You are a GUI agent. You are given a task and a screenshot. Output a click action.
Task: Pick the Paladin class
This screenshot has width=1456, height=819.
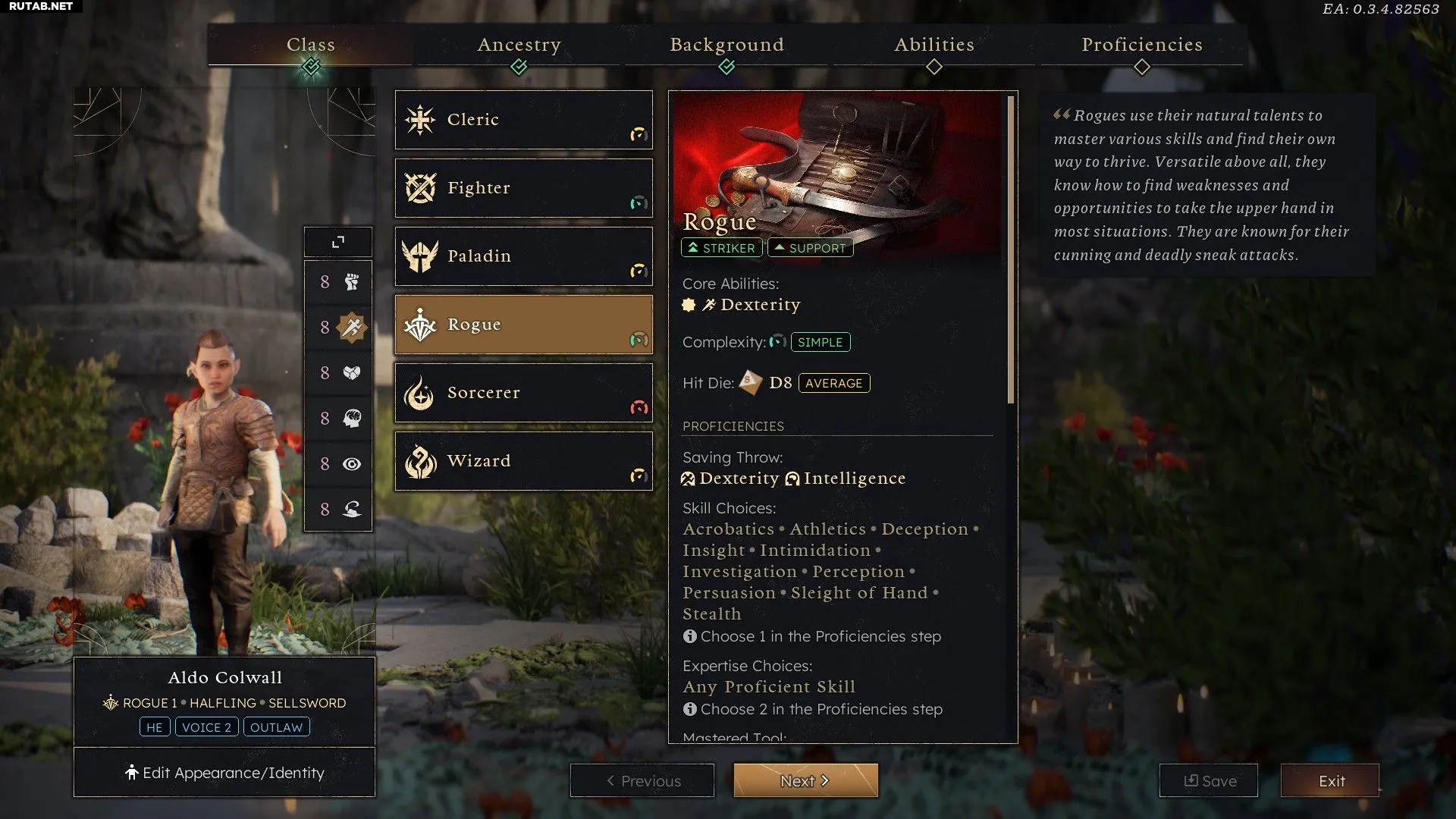tap(523, 256)
